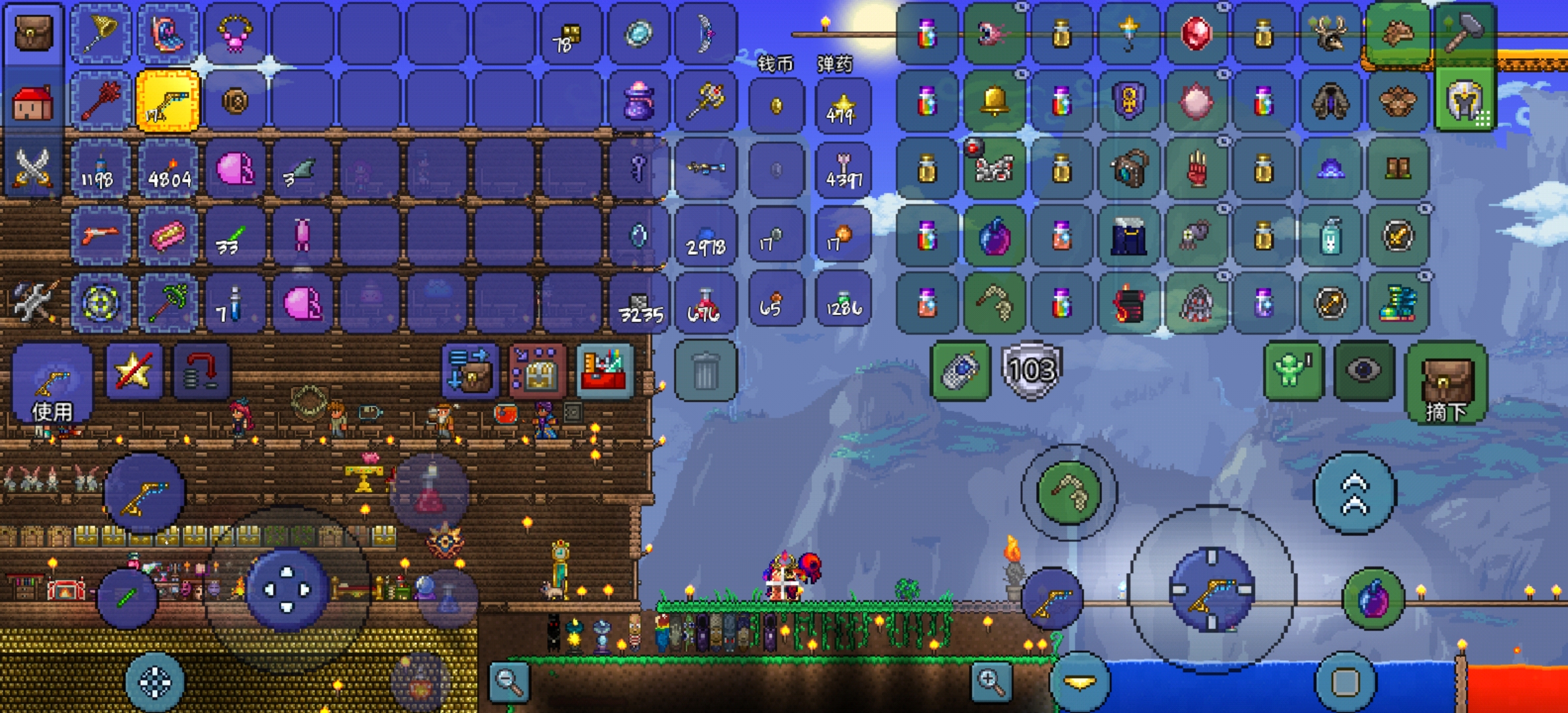The height and width of the screenshot is (713, 1568).
Task: Click the trash can slot
Action: (x=705, y=371)
